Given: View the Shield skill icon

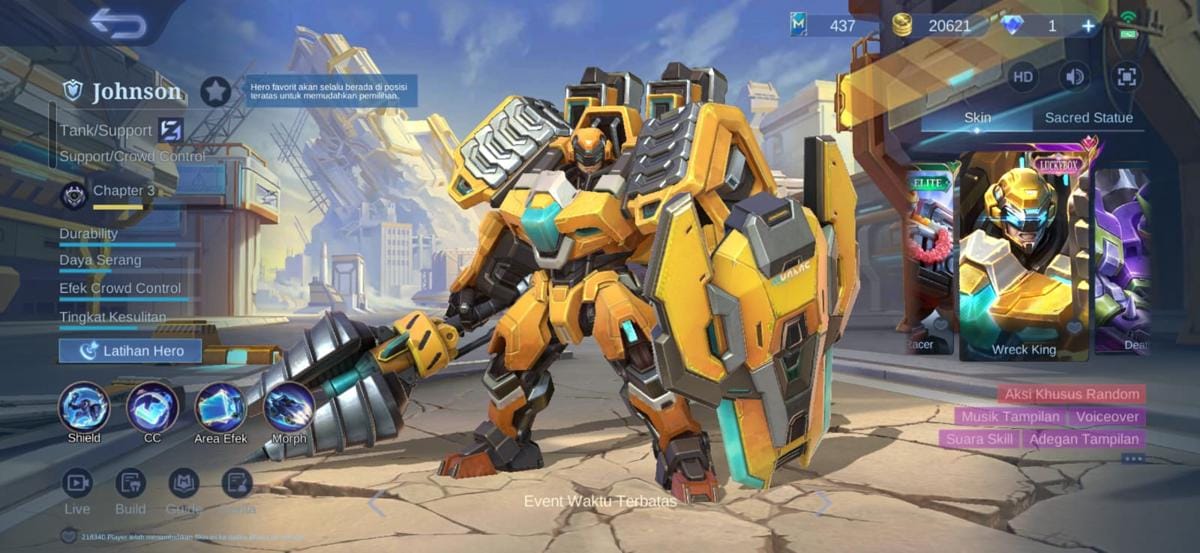Looking at the screenshot, I should click(84, 407).
